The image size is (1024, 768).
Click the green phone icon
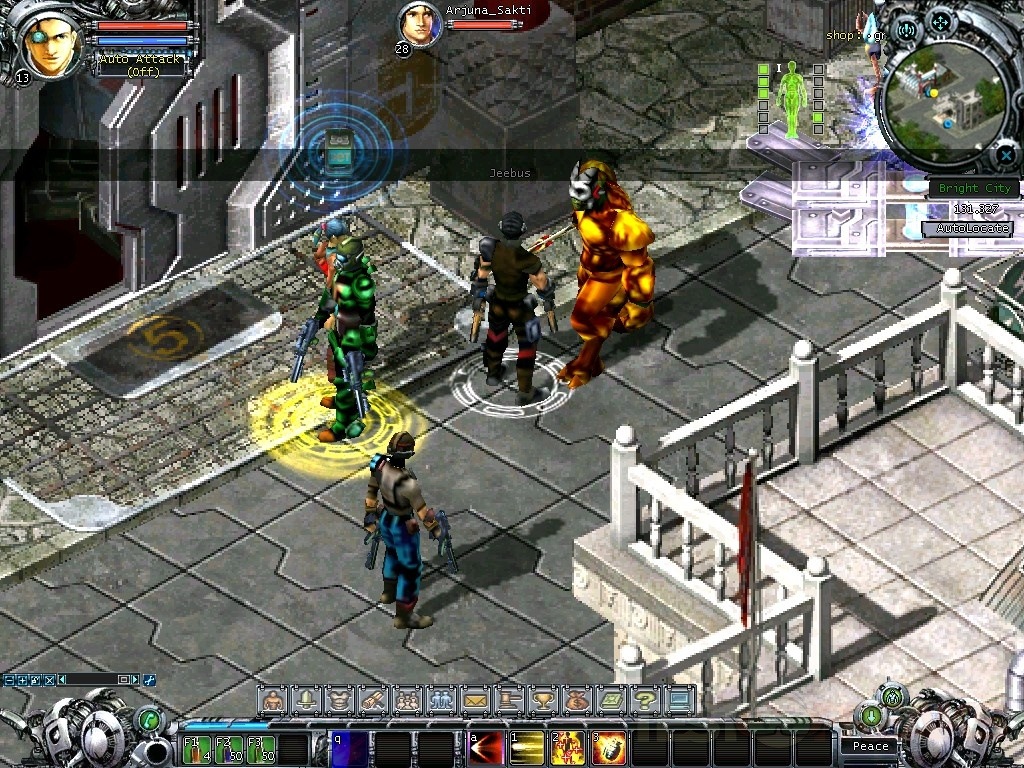(x=149, y=718)
